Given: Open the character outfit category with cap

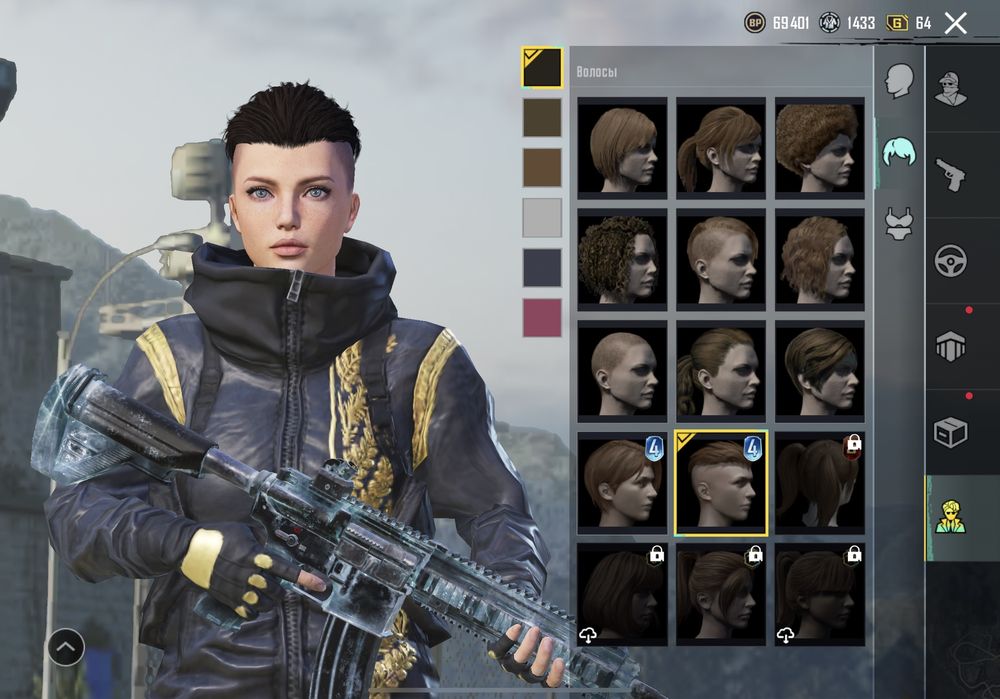Looking at the screenshot, I should tap(950, 88).
